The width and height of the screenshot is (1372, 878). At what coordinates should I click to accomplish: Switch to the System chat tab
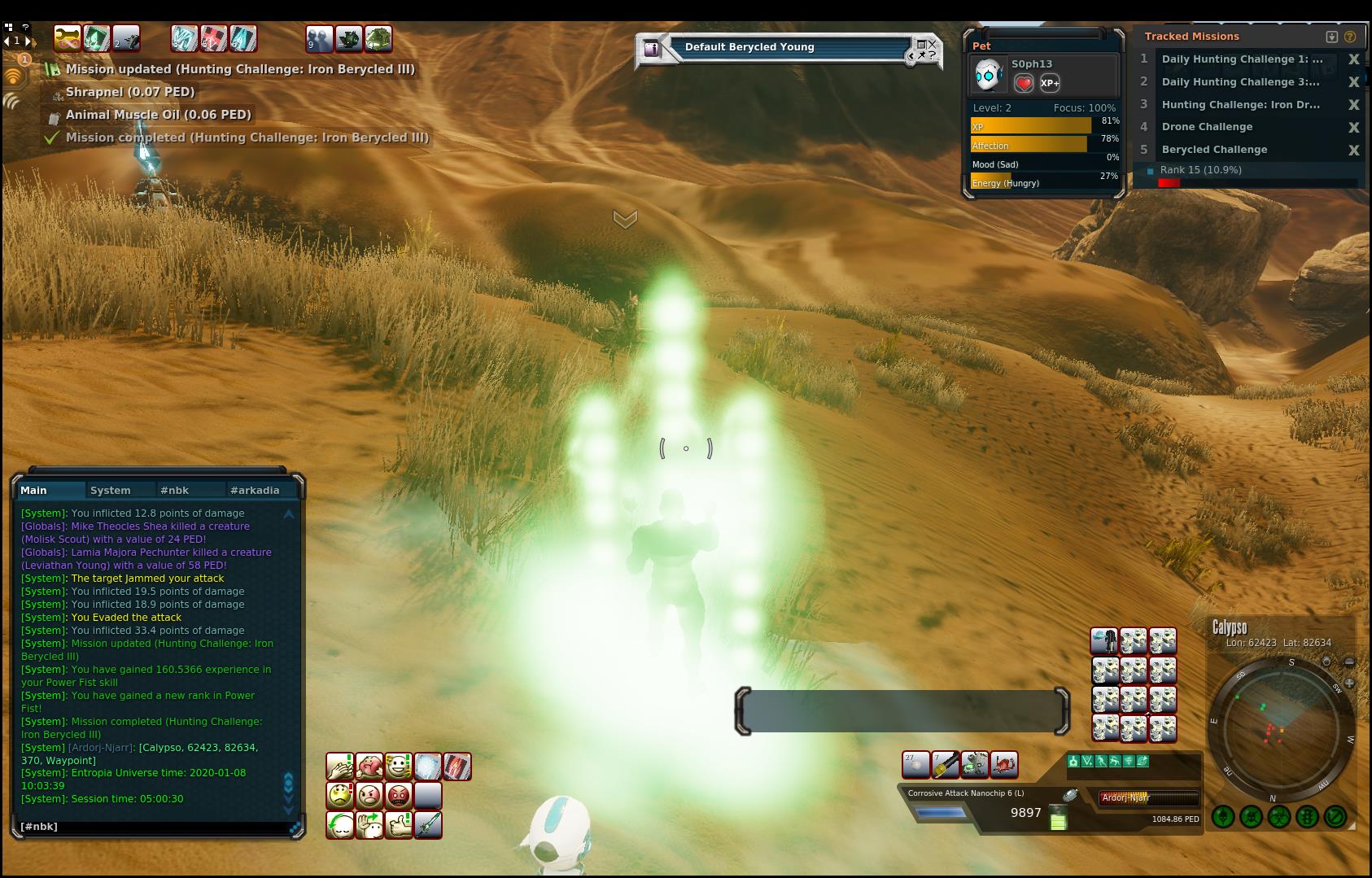coord(111,490)
